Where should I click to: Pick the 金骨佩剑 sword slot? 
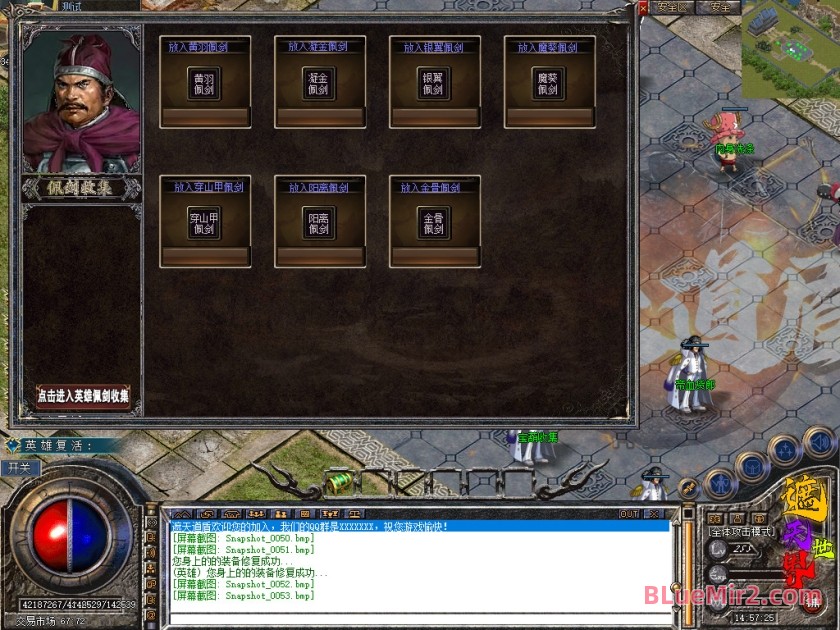434,223
